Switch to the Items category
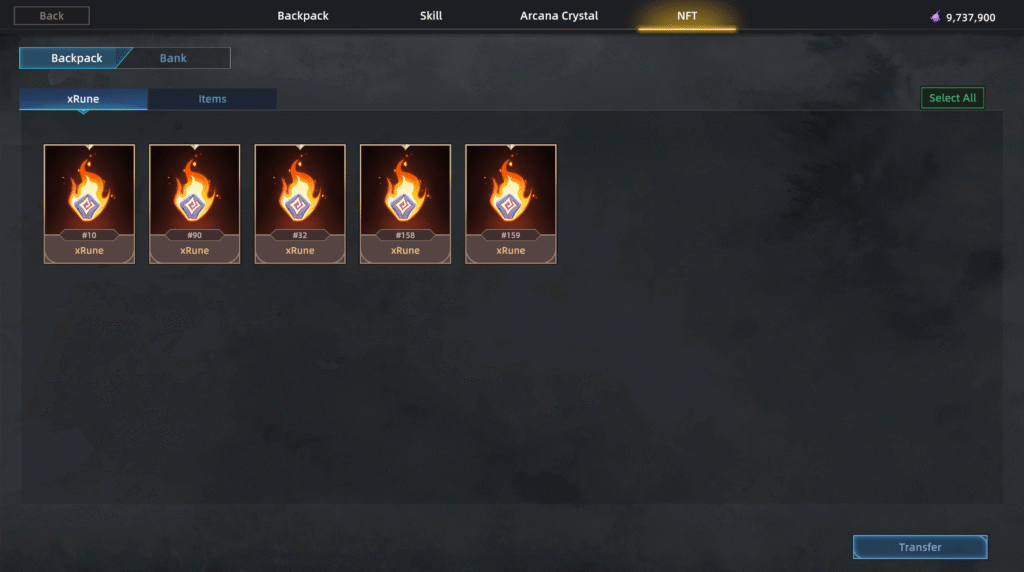This screenshot has width=1024, height=572. point(212,99)
